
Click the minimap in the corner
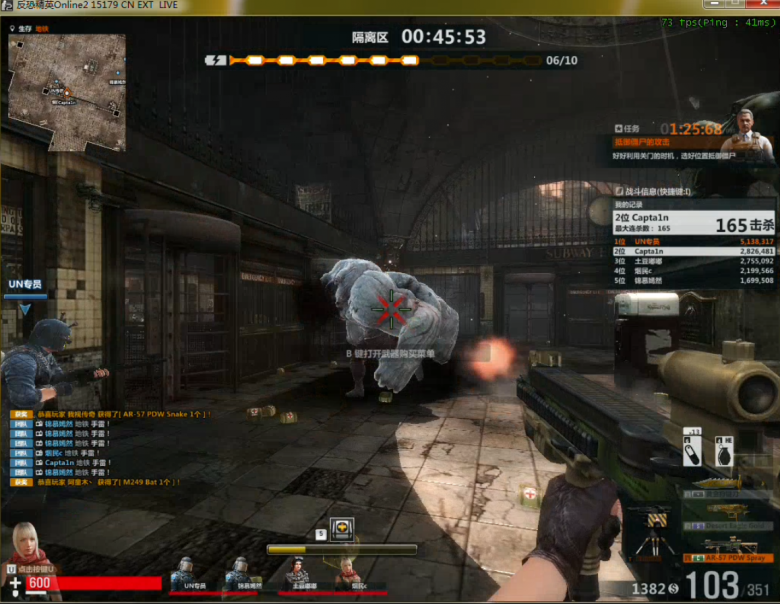(67, 92)
